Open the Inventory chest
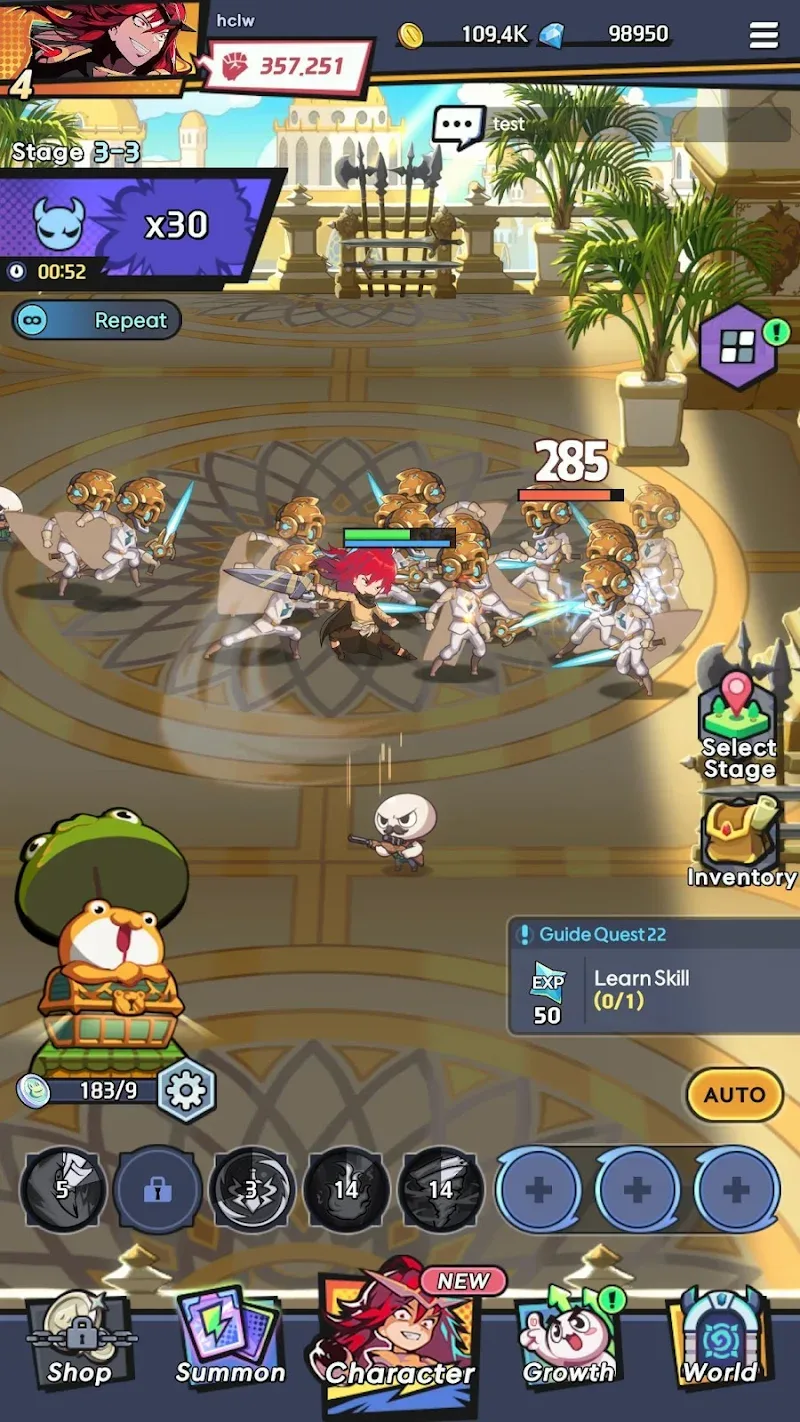Screen dimensions: 800x1422 click(x=741, y=842)
